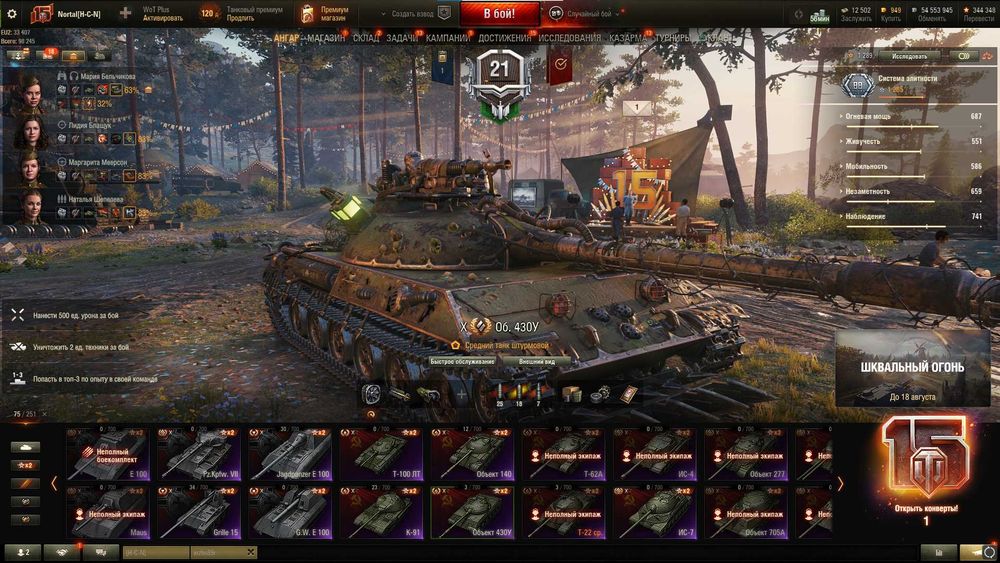Open the «ЗАДАЧИ» tab
The height and width of the screenshot is (563, 1000).
coord(402,38)
